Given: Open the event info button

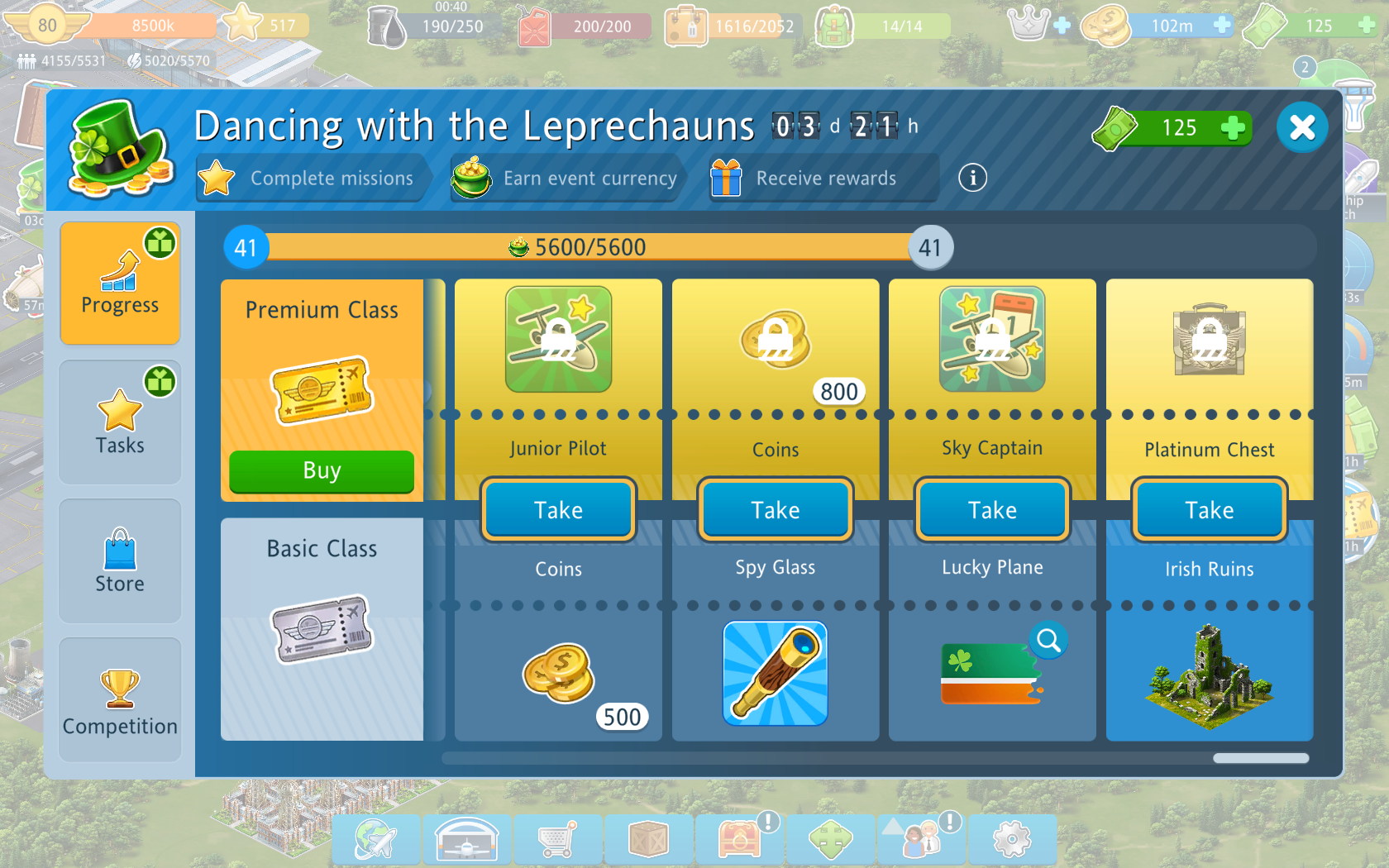Looking at the screenshot, I should 972,178.
